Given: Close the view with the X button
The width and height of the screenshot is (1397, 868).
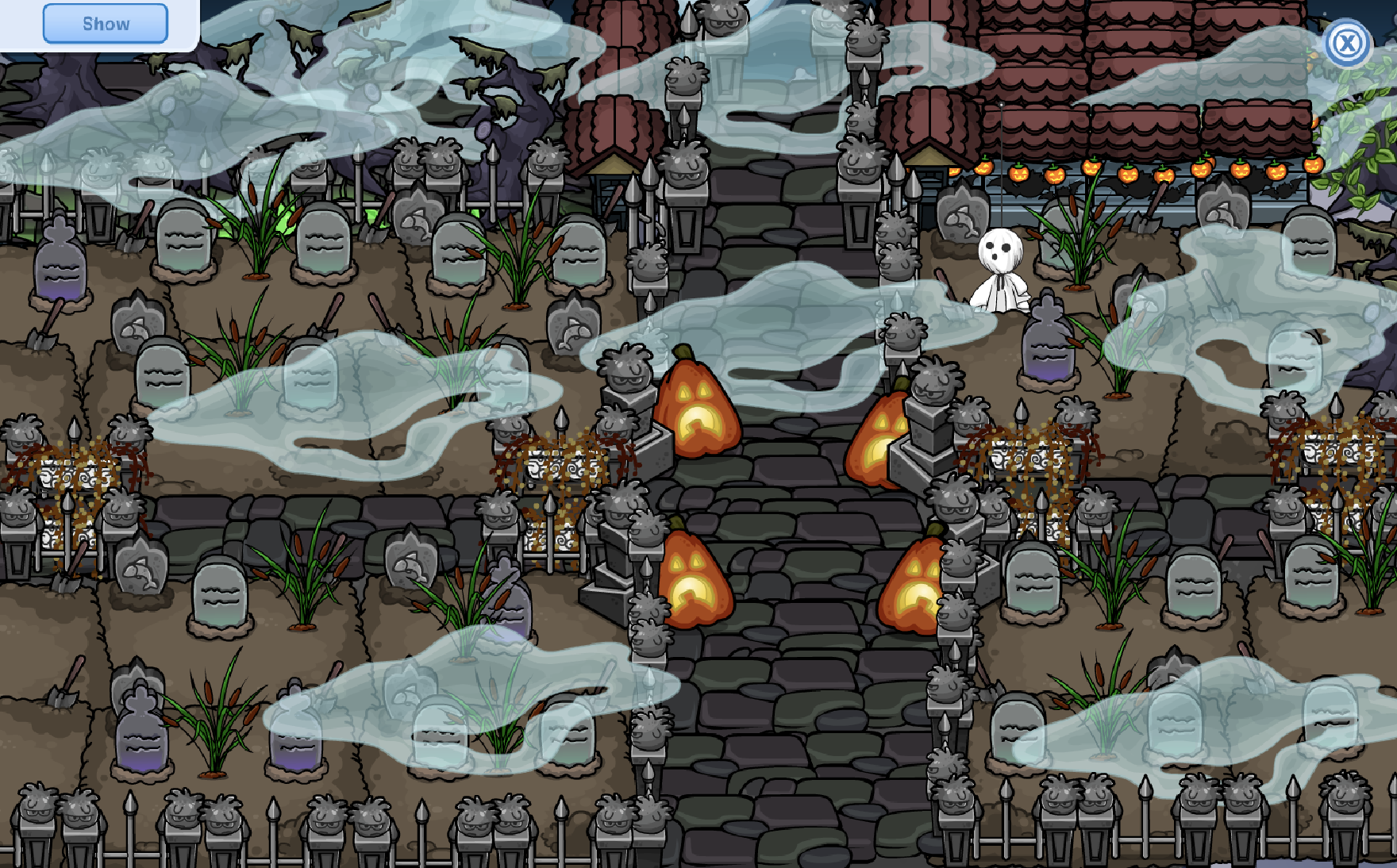Looking at the screenshot, I should 1347,43.
